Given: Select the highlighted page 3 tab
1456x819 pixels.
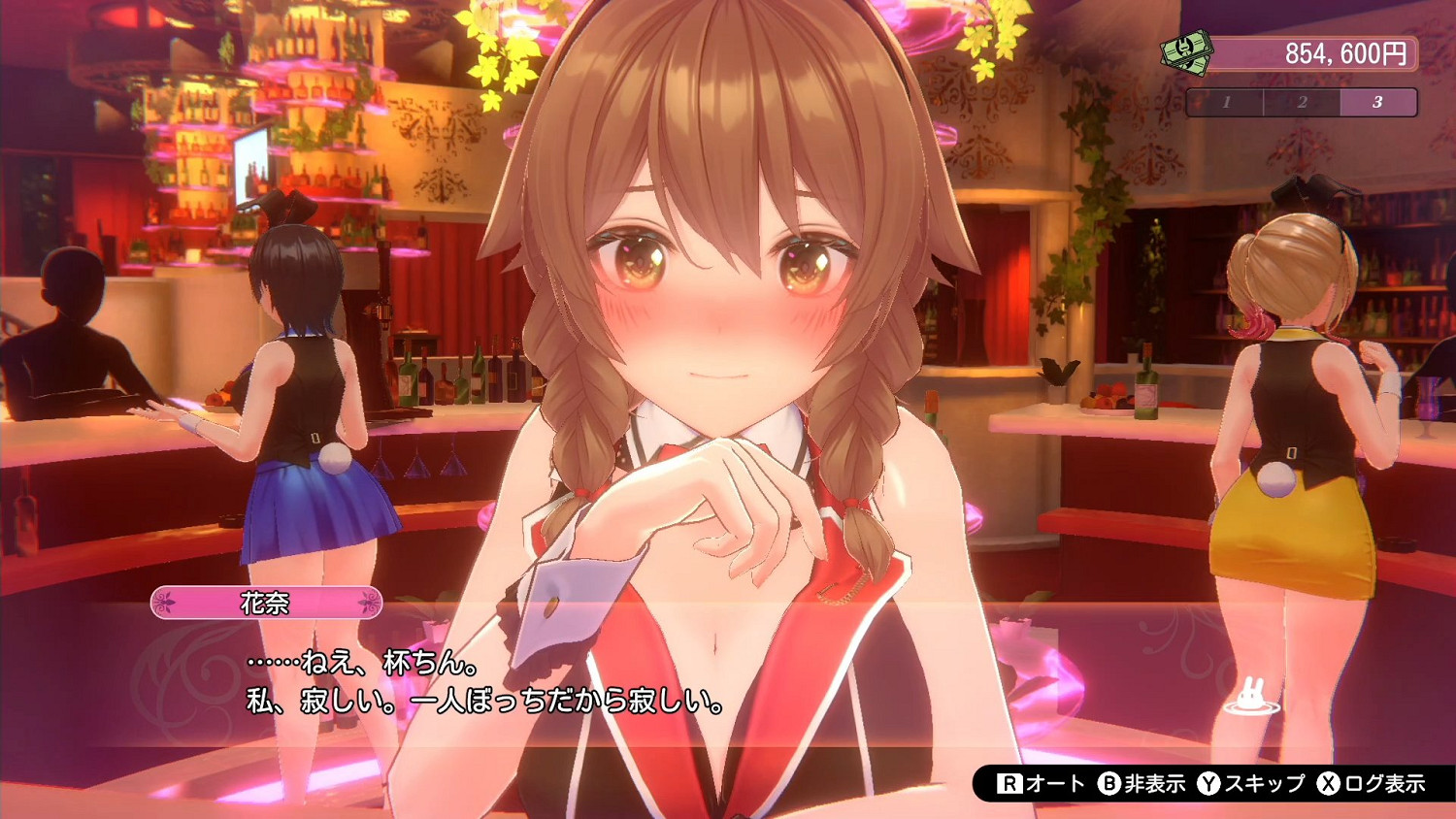Looking at the screenshot, I should click(x=1377, y=101).
